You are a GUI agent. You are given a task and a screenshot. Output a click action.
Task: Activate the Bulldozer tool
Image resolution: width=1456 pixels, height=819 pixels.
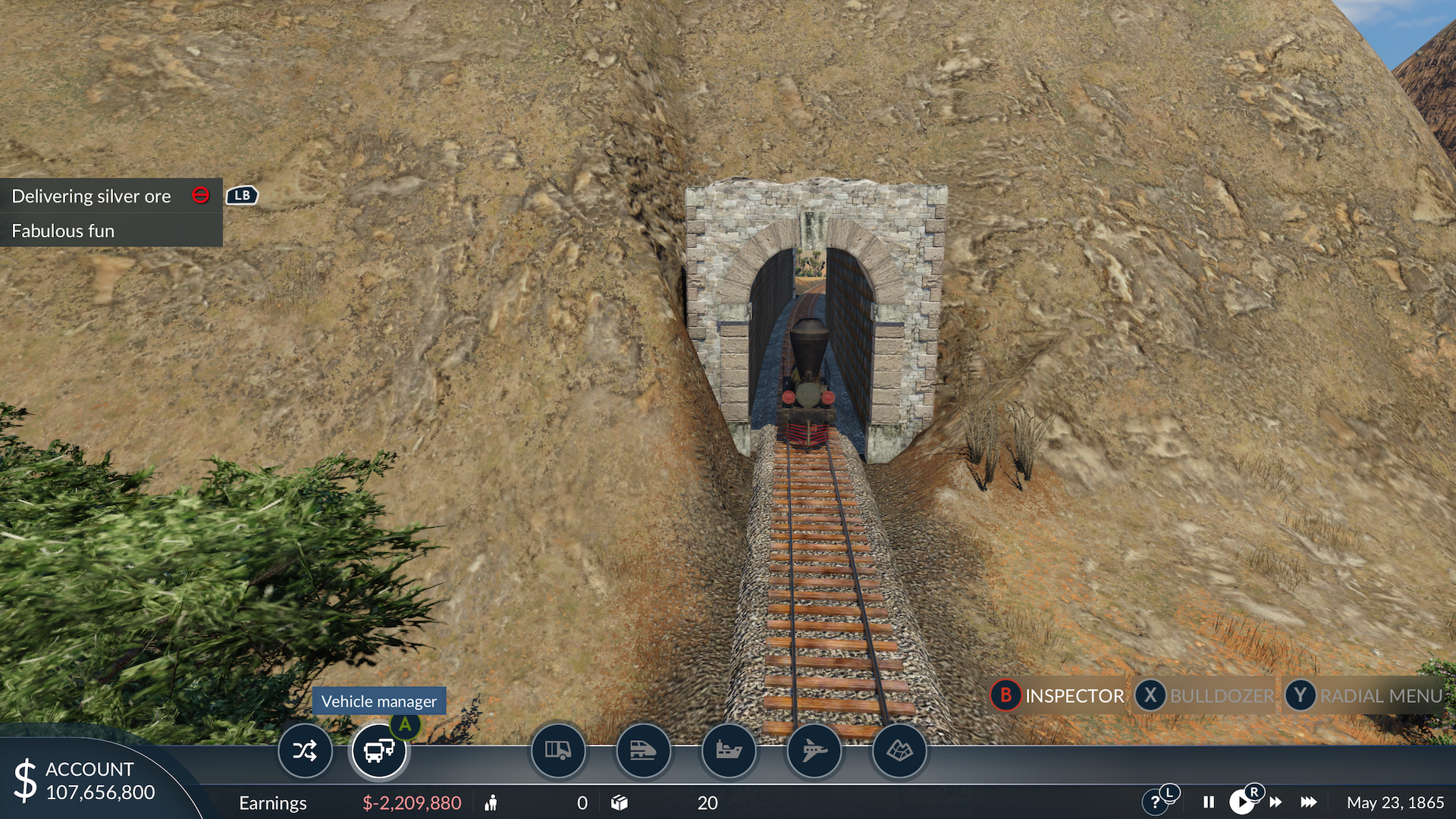click(x=1205, y=695)
